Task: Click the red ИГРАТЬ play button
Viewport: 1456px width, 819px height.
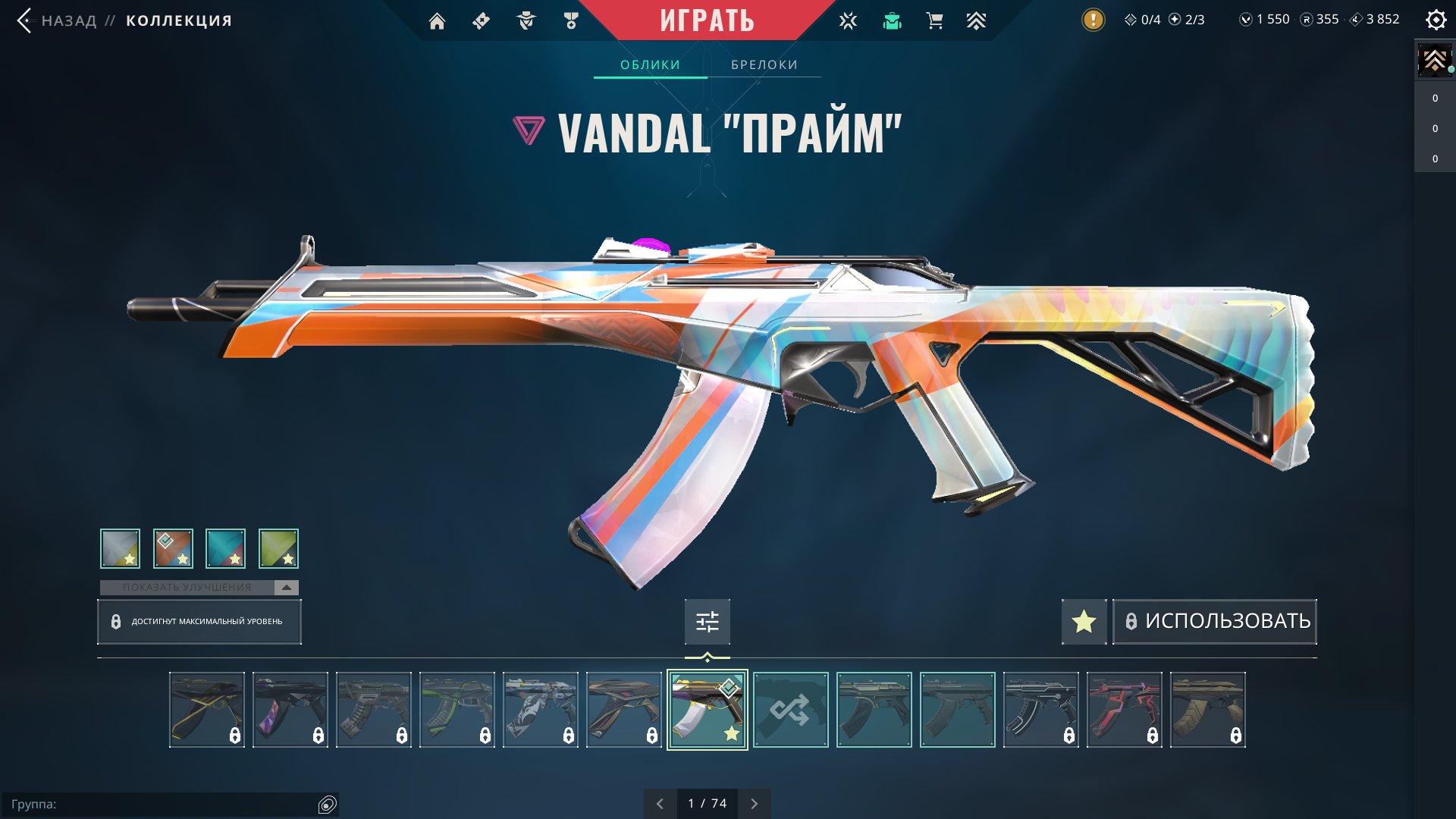Action: coord(707,20)
